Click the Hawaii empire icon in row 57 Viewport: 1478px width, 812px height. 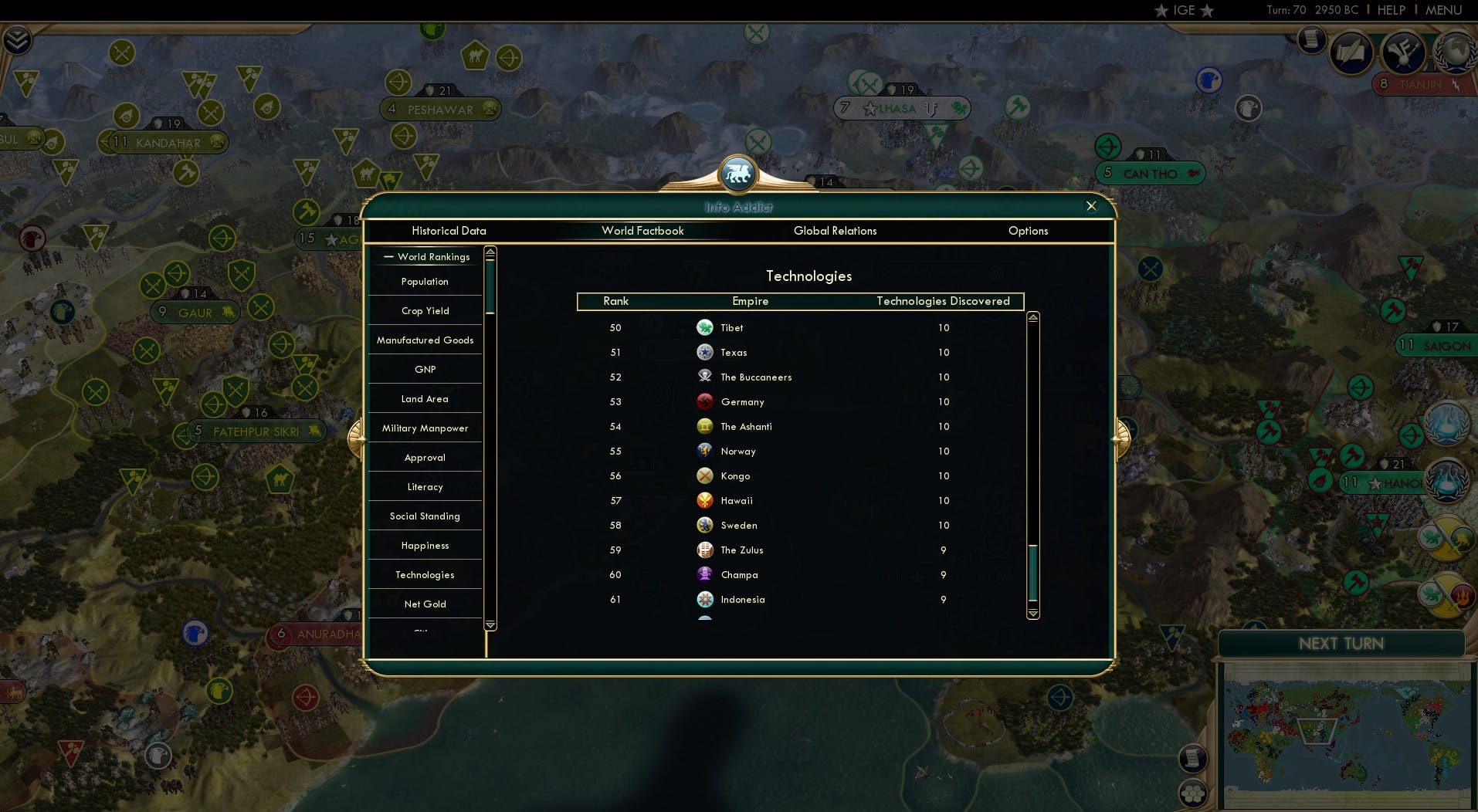pyautogui.click(x=705, y=500)
